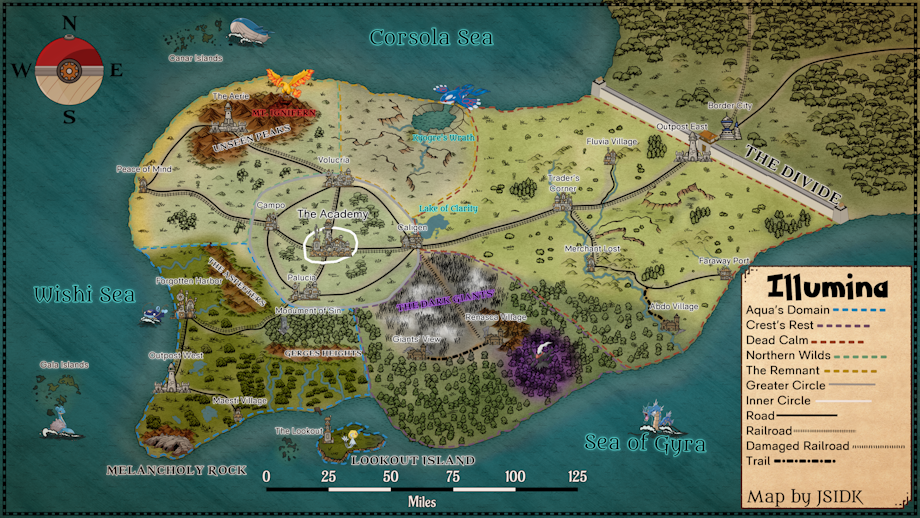Select the Outpost East marker
The width and height of the screenshot is (920, 518).
(688, 148)
